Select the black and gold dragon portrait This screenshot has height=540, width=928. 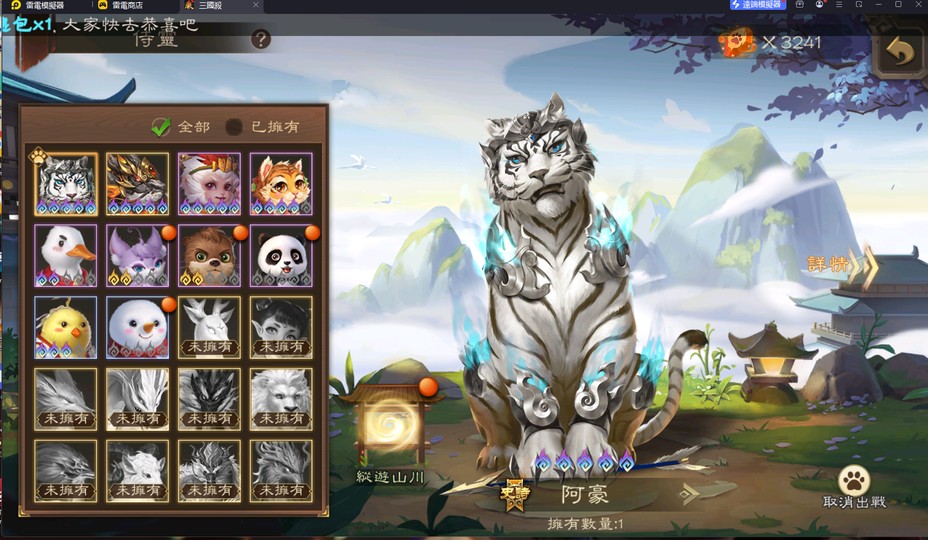137,184
